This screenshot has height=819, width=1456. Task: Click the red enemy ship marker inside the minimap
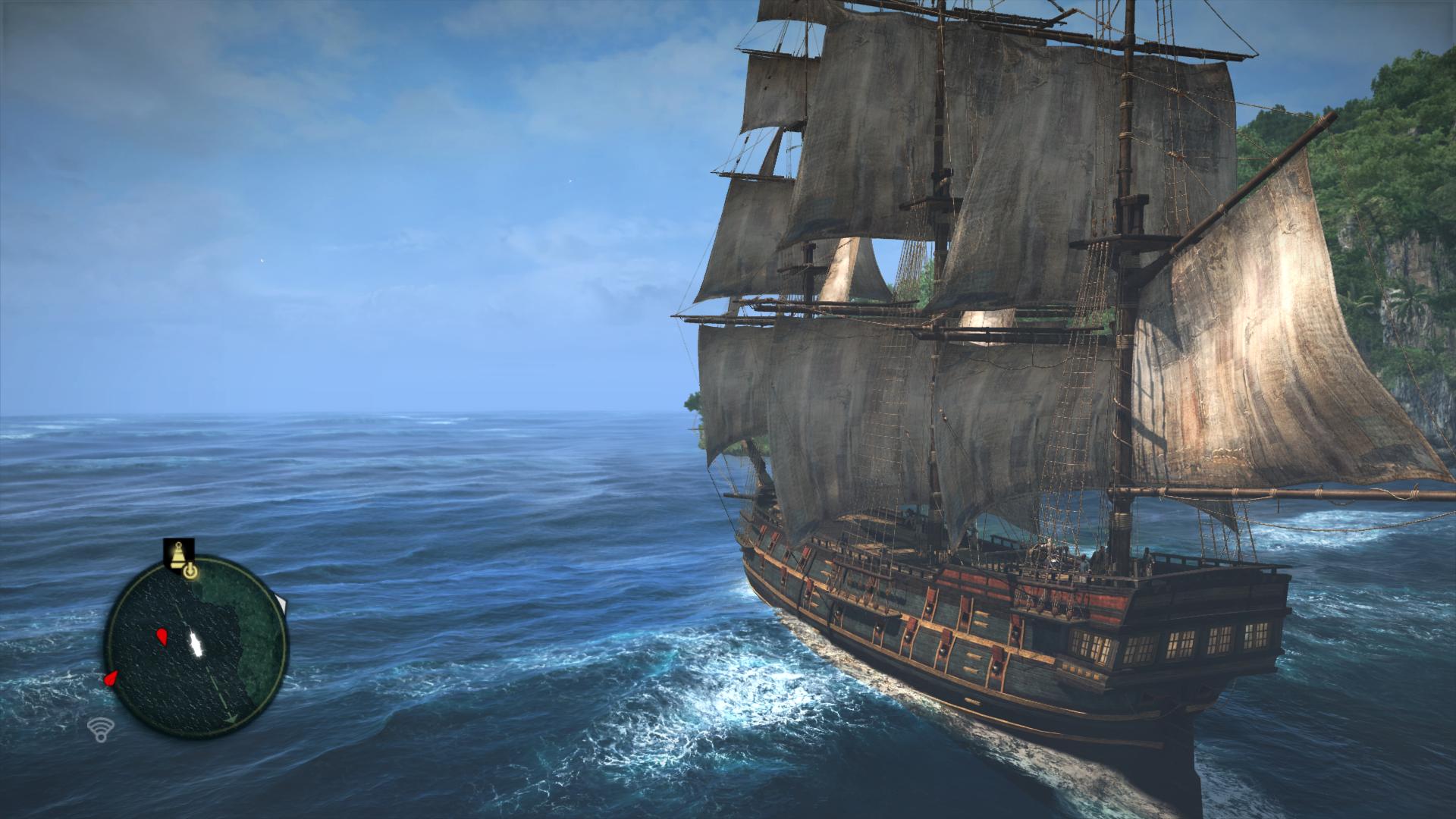point(162,637)
